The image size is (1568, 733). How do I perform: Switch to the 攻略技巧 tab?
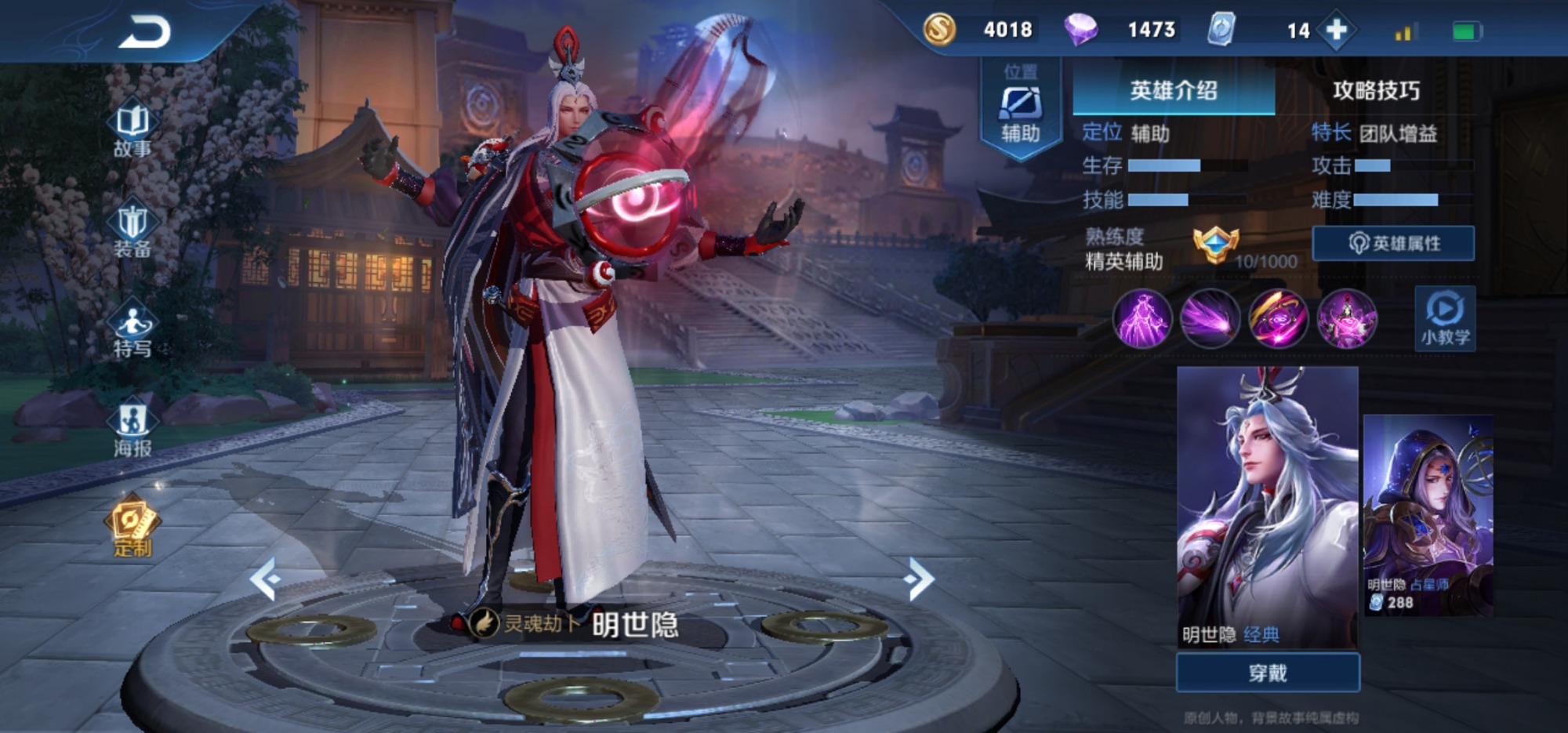(x=1376, y=91)
